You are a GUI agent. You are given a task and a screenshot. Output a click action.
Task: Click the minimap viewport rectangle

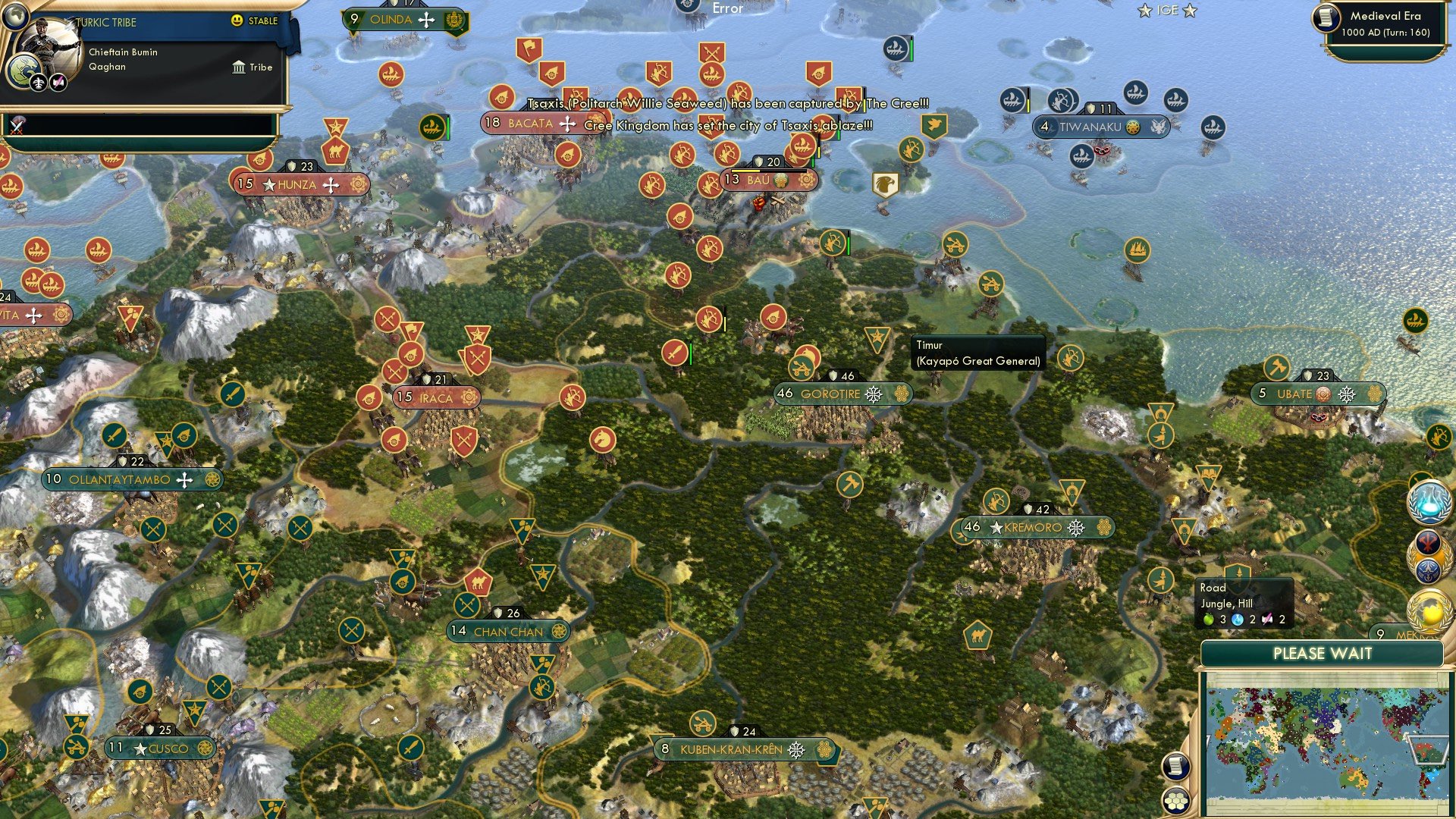click(x=1429, y=750)
